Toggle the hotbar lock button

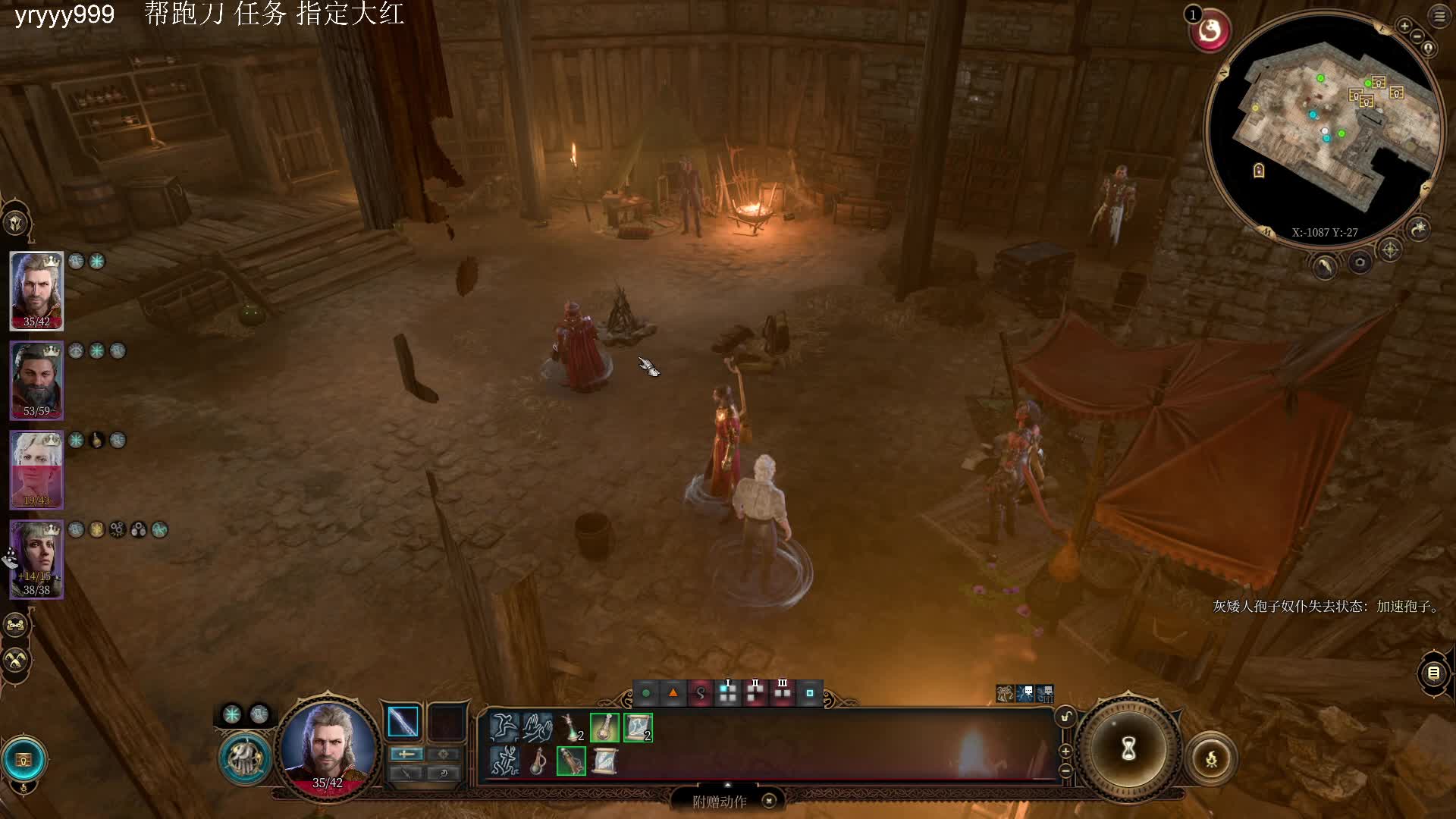click(1065, 717)
